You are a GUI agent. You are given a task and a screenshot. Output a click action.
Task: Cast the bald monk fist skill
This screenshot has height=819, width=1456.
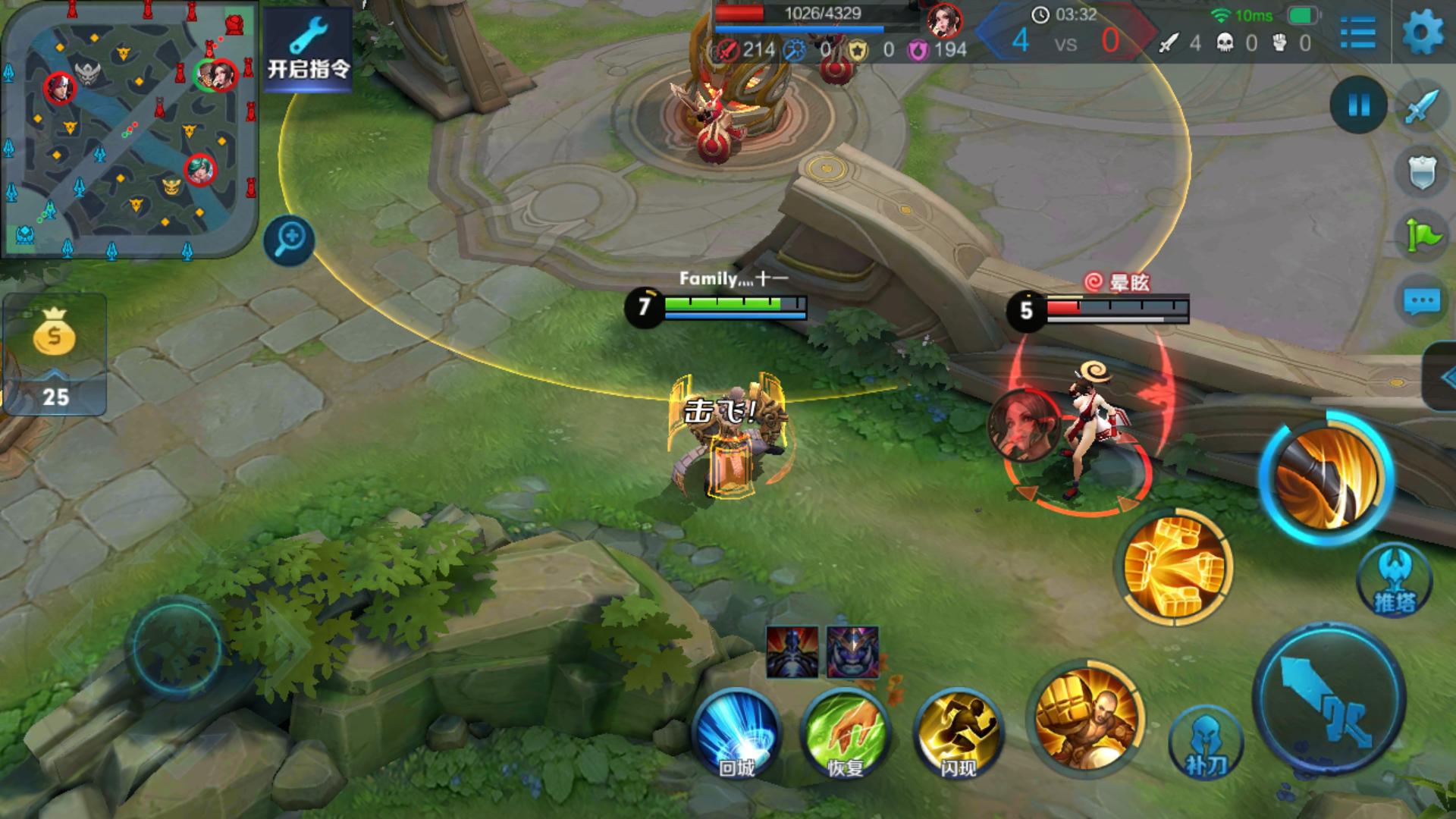point(1086,717)
